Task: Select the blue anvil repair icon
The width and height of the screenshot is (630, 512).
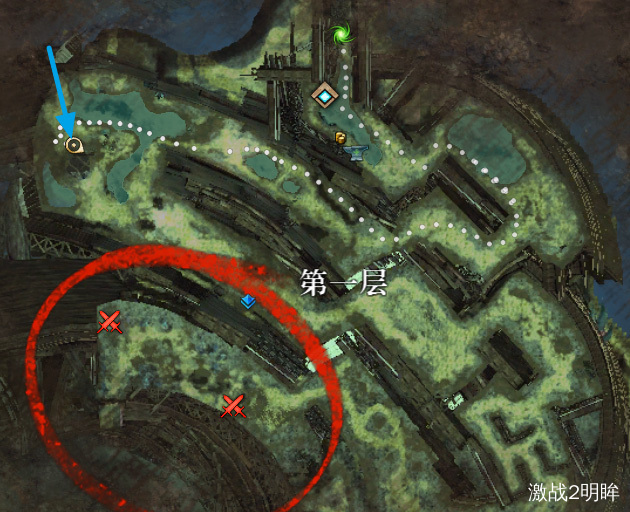Action: tap(357, 152)
